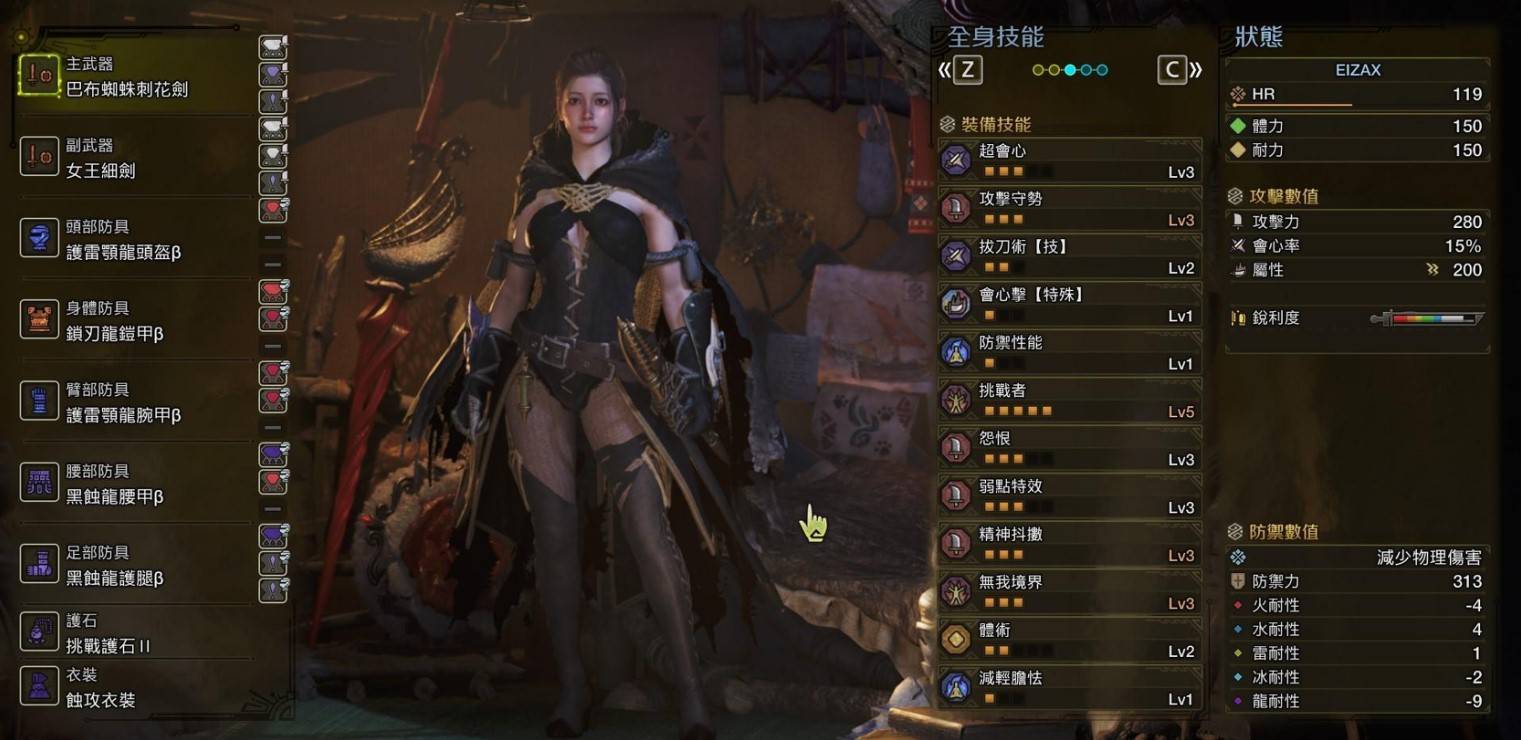
Task: Click the 減輕膽怯 skill row
Action: pos(1069,689)
